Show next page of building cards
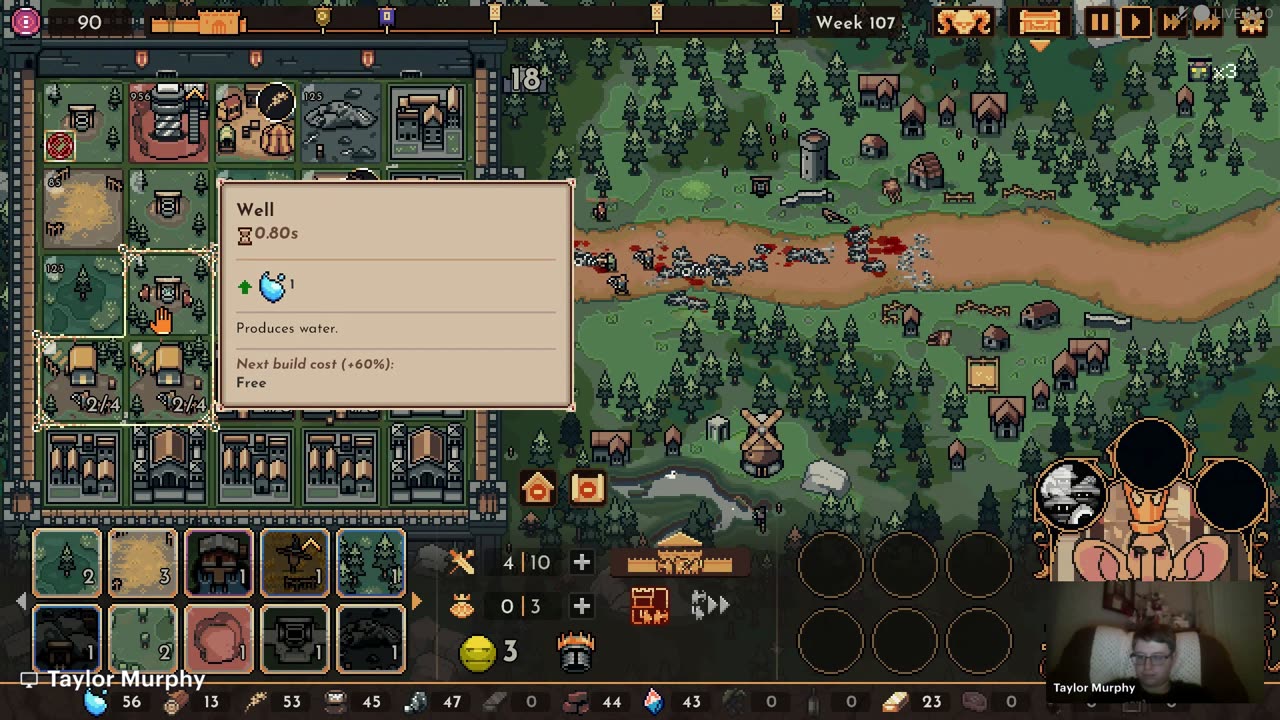This screenshot has width=1280, height=720. [416, 602]
